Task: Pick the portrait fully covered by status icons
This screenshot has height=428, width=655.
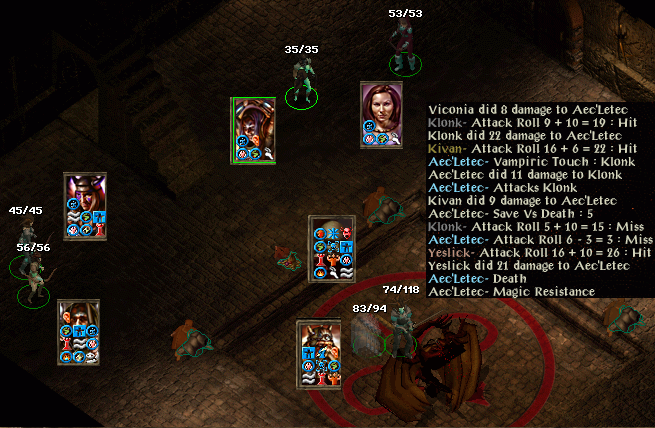Action: click(x=331, y=247)
